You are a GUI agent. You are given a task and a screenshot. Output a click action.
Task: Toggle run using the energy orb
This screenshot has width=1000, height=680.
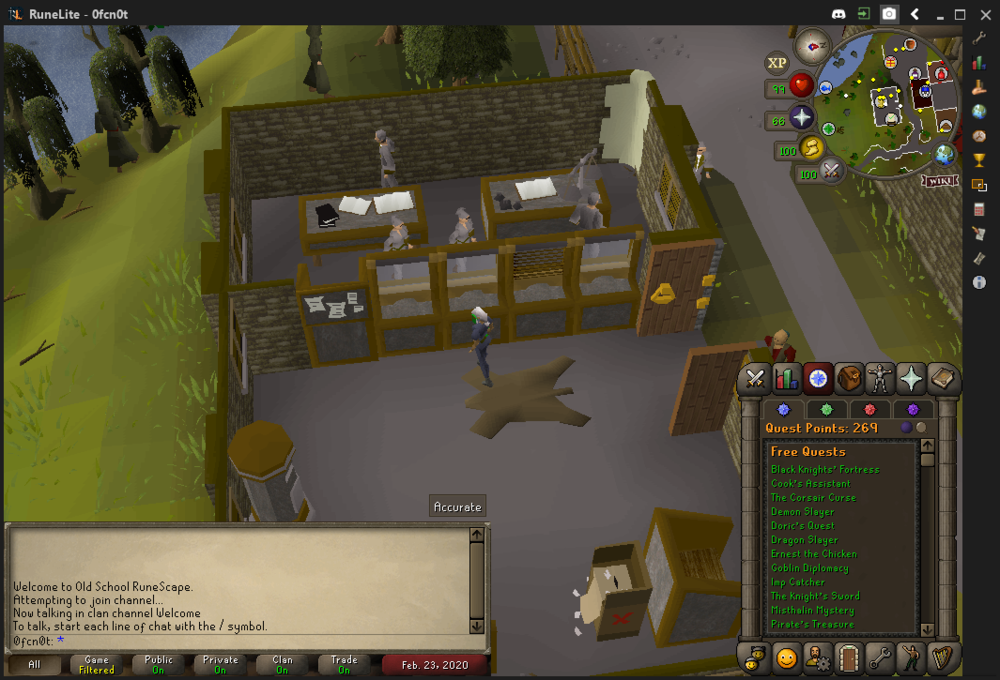pyautogui.click(x=812, y=148)
